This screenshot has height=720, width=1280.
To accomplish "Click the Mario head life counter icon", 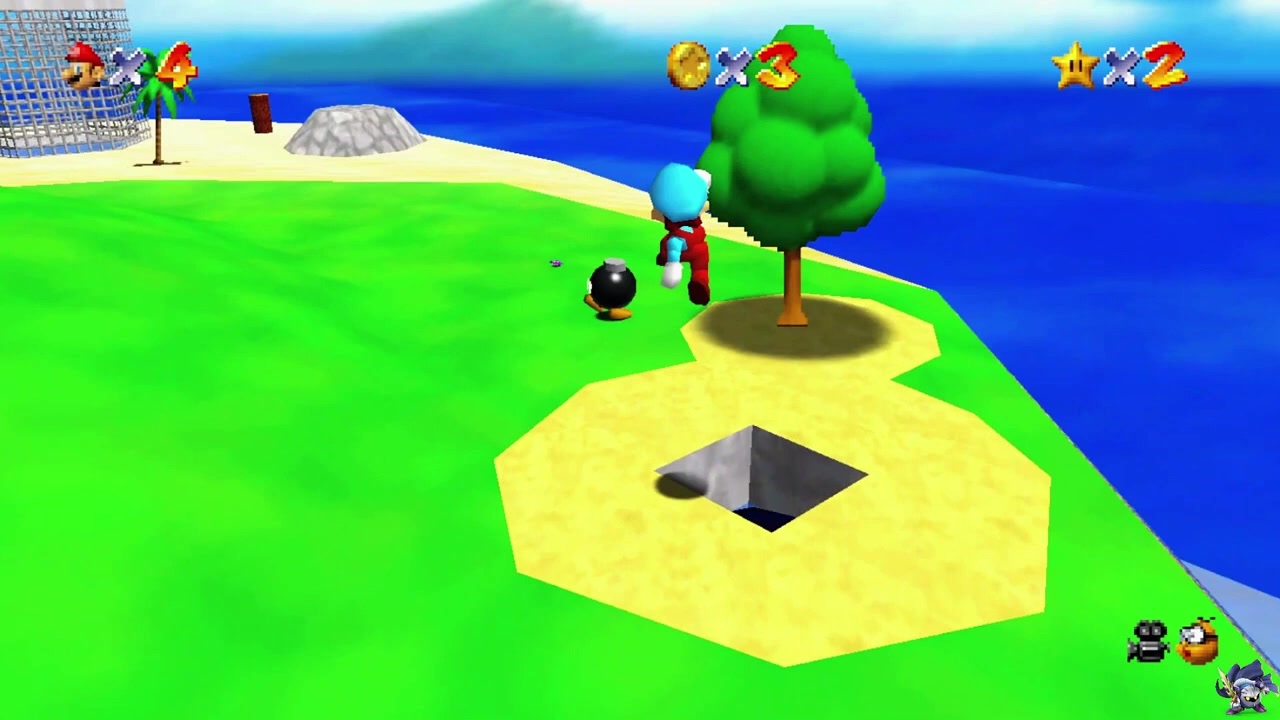I will point(82,67).
